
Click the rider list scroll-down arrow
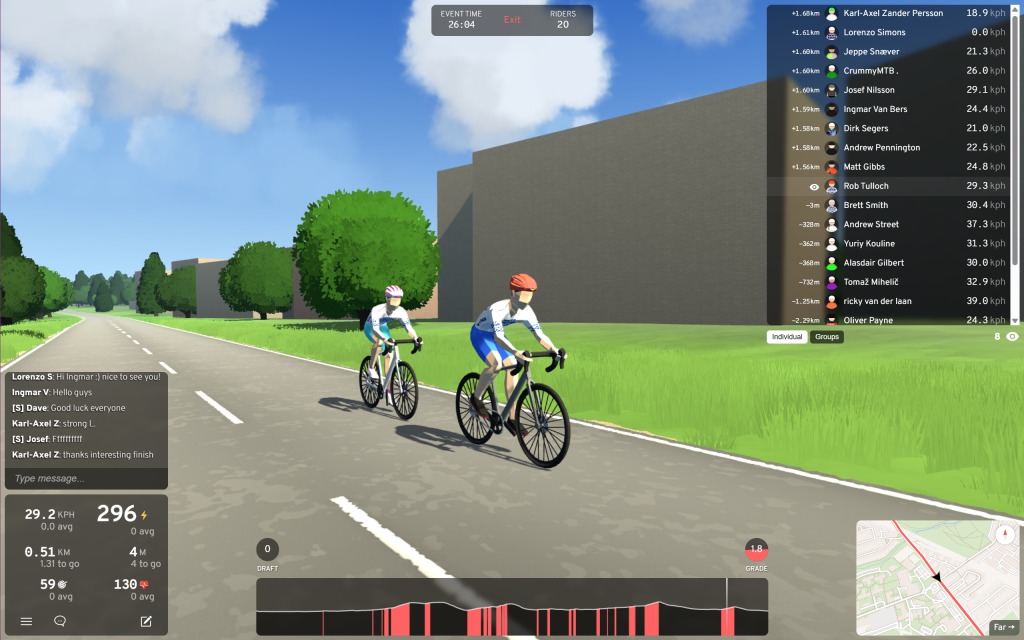[1016, 320]
